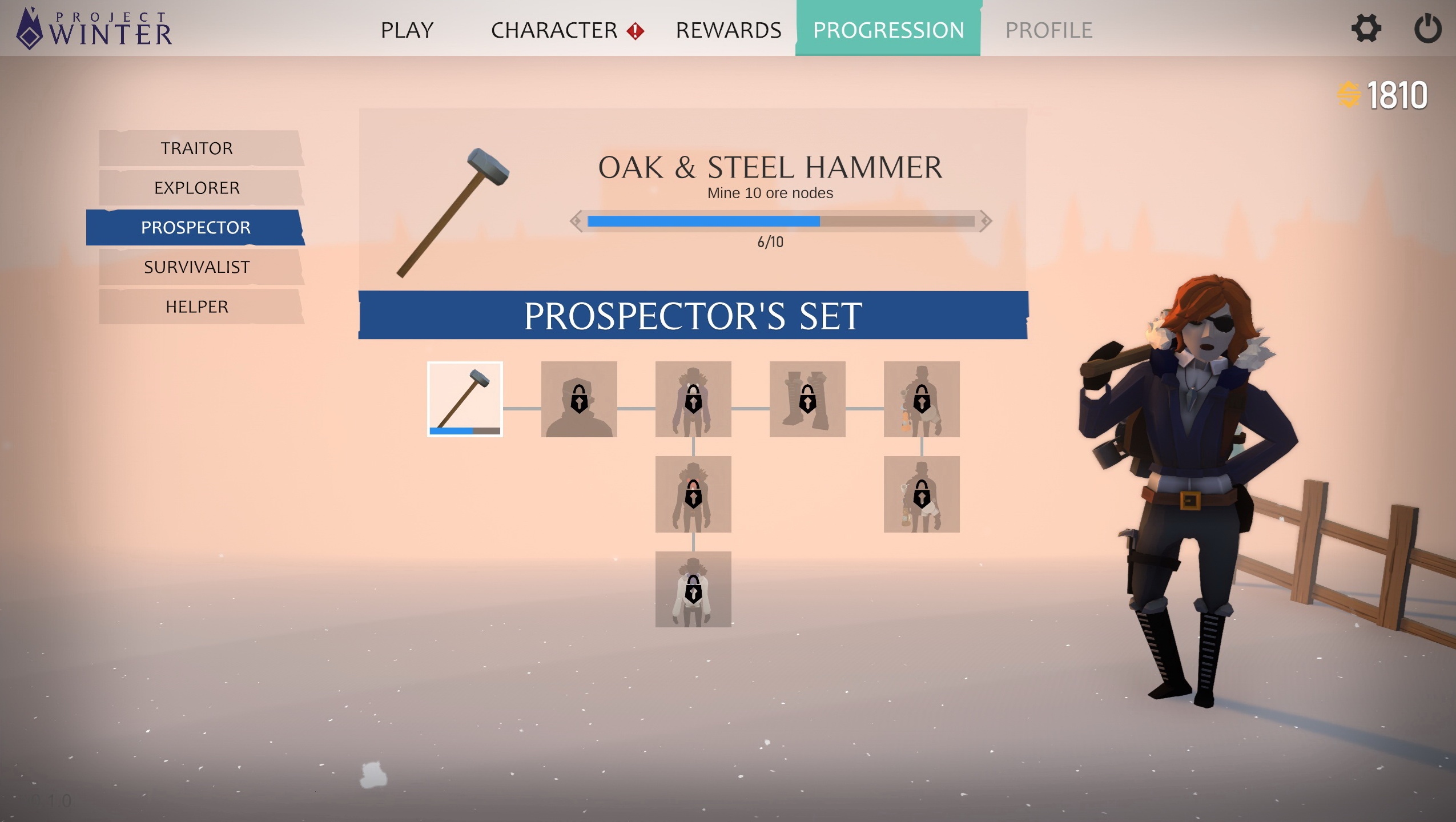Select the TRAITOR category
Screen dimensions: 1456x822
click(197, 148)
